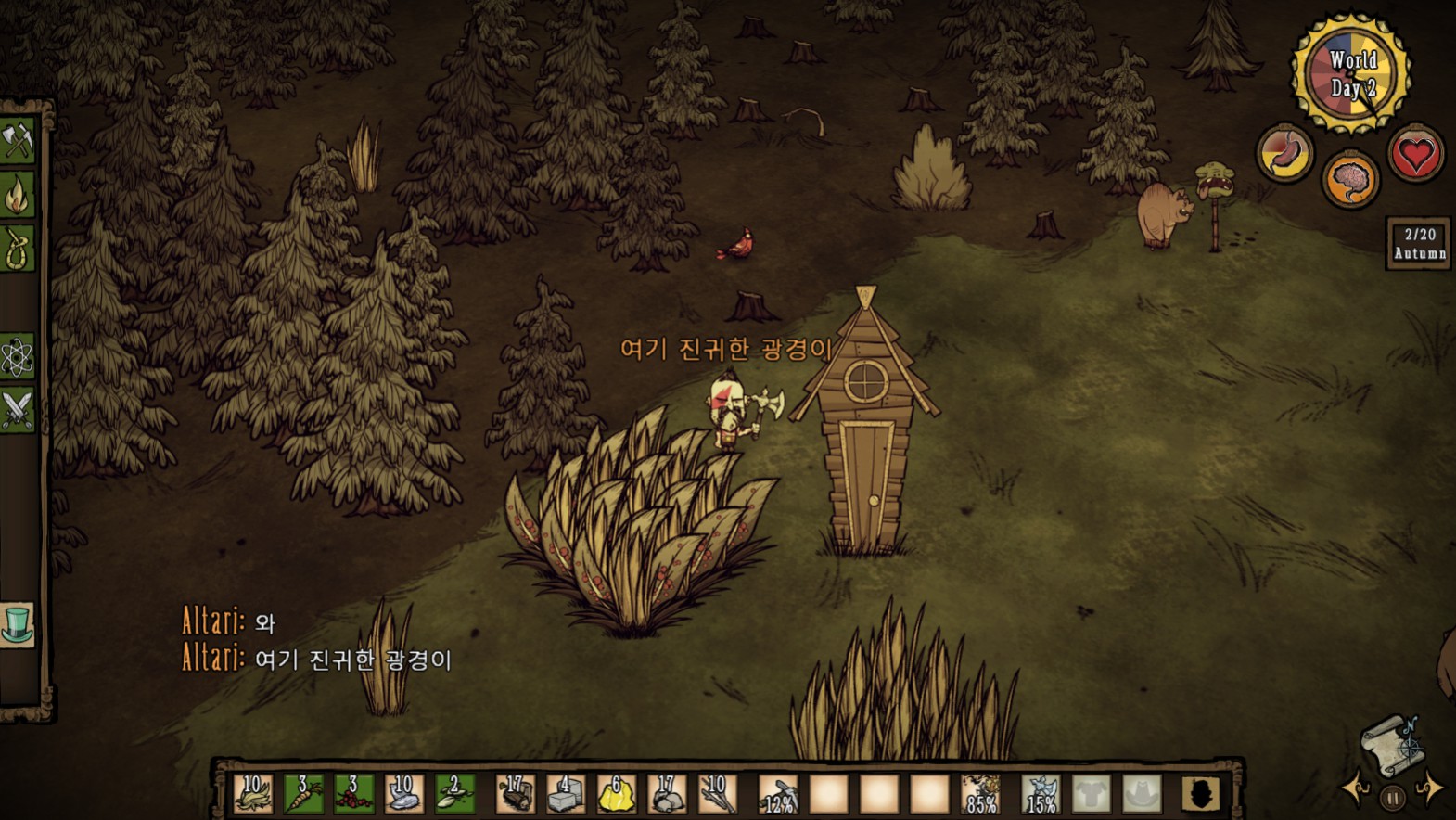Image resolution: width=1456 pixels, height=820 pixels.
Task: Select the red berries inventory slot
Action: coord(353,795)
